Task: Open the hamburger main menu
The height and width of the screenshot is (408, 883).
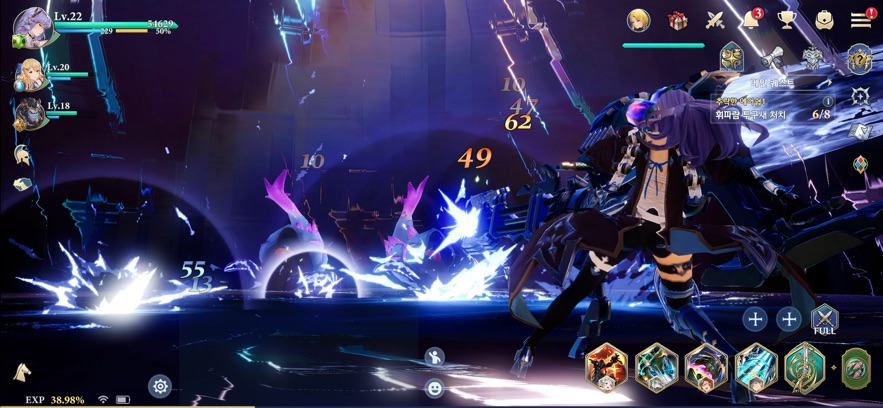Action: click(x=860, y=20)
